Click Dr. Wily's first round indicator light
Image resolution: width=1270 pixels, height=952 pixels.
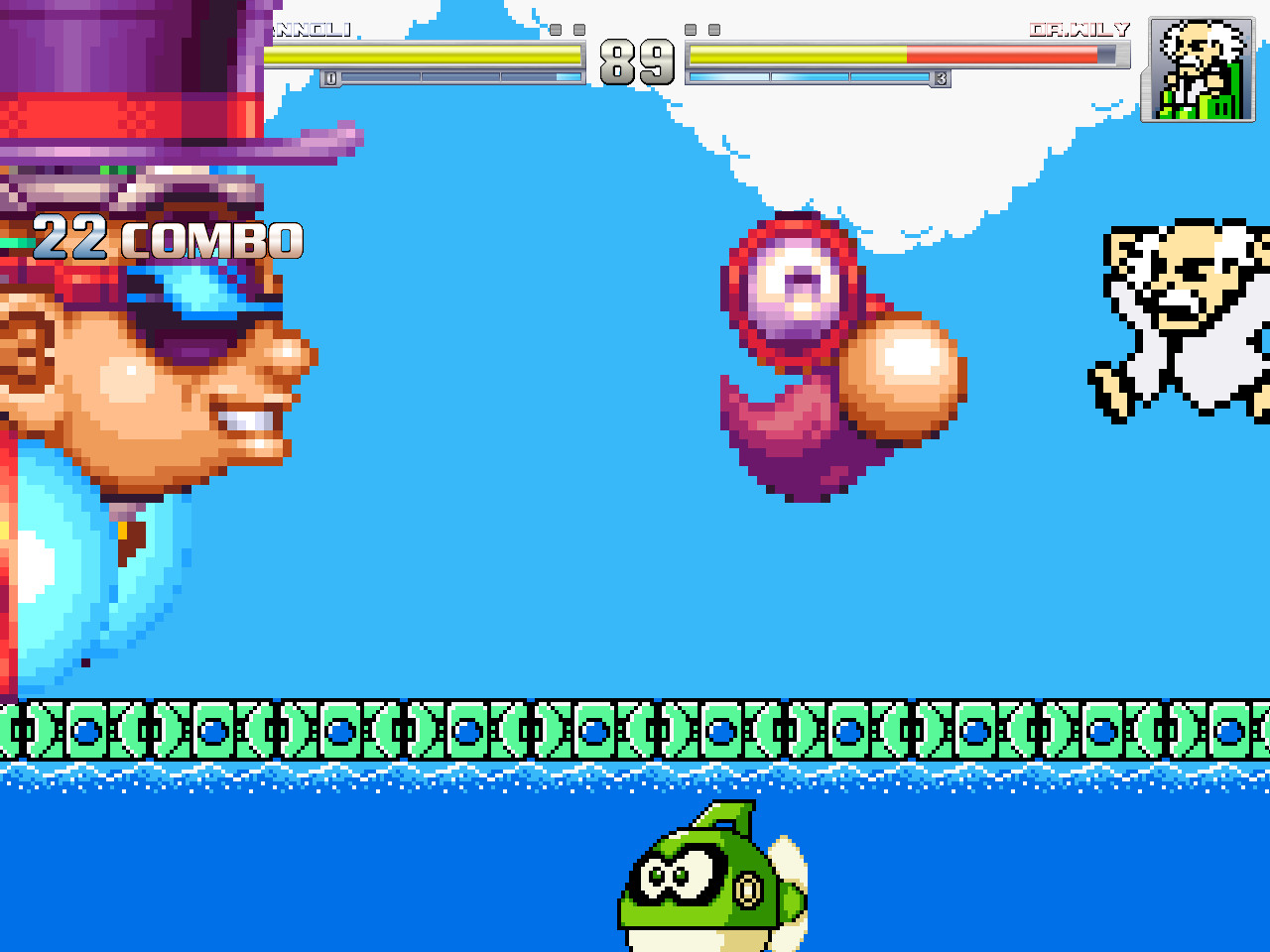[x=690, y=30]
